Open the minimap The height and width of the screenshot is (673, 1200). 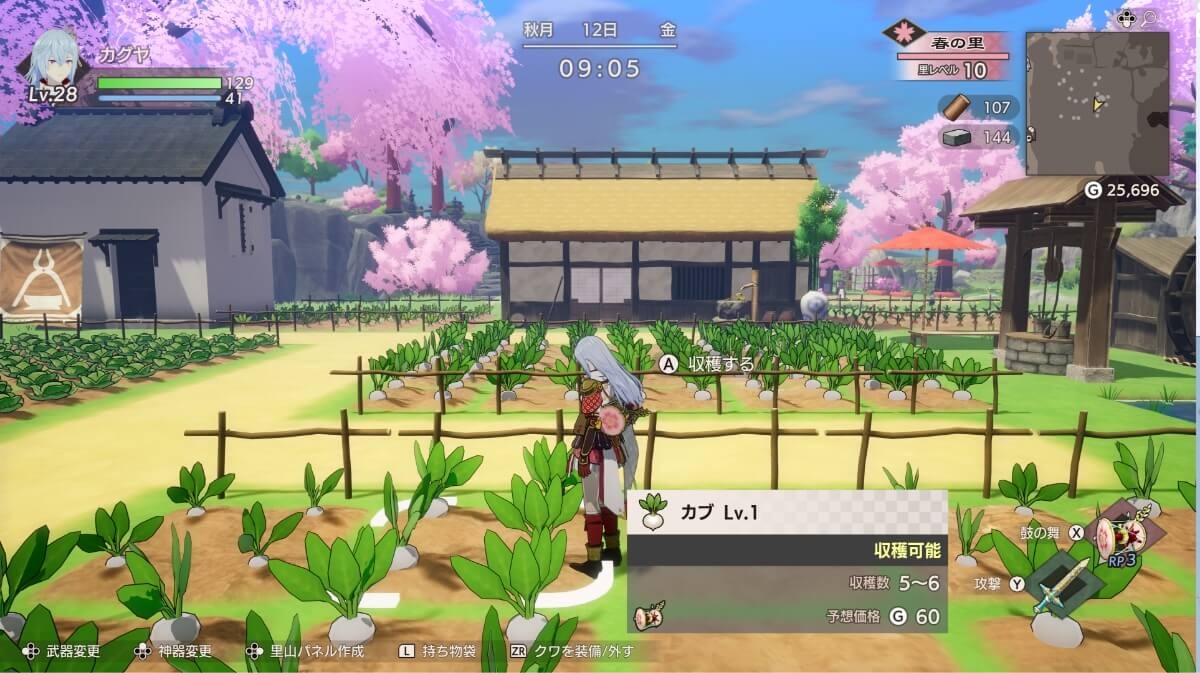click(x=1097, y=103)
